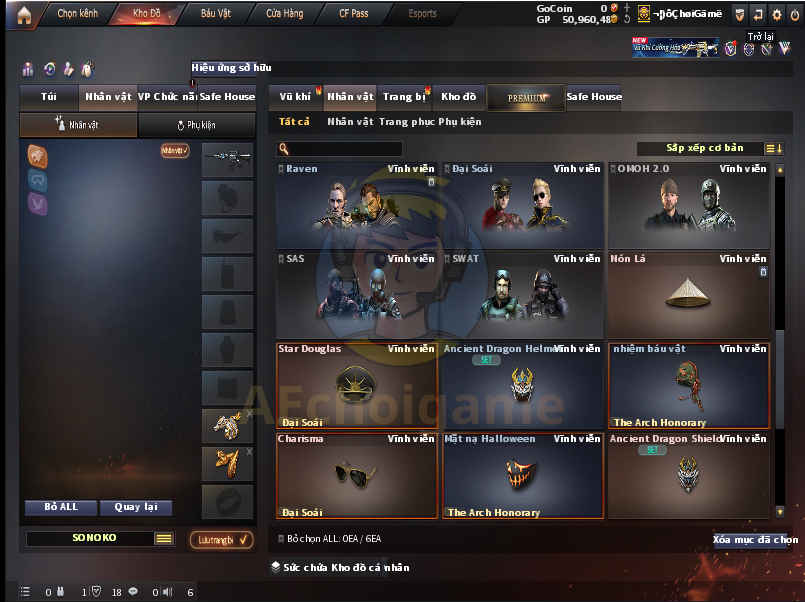Select the Raven character card

point(357,205)
